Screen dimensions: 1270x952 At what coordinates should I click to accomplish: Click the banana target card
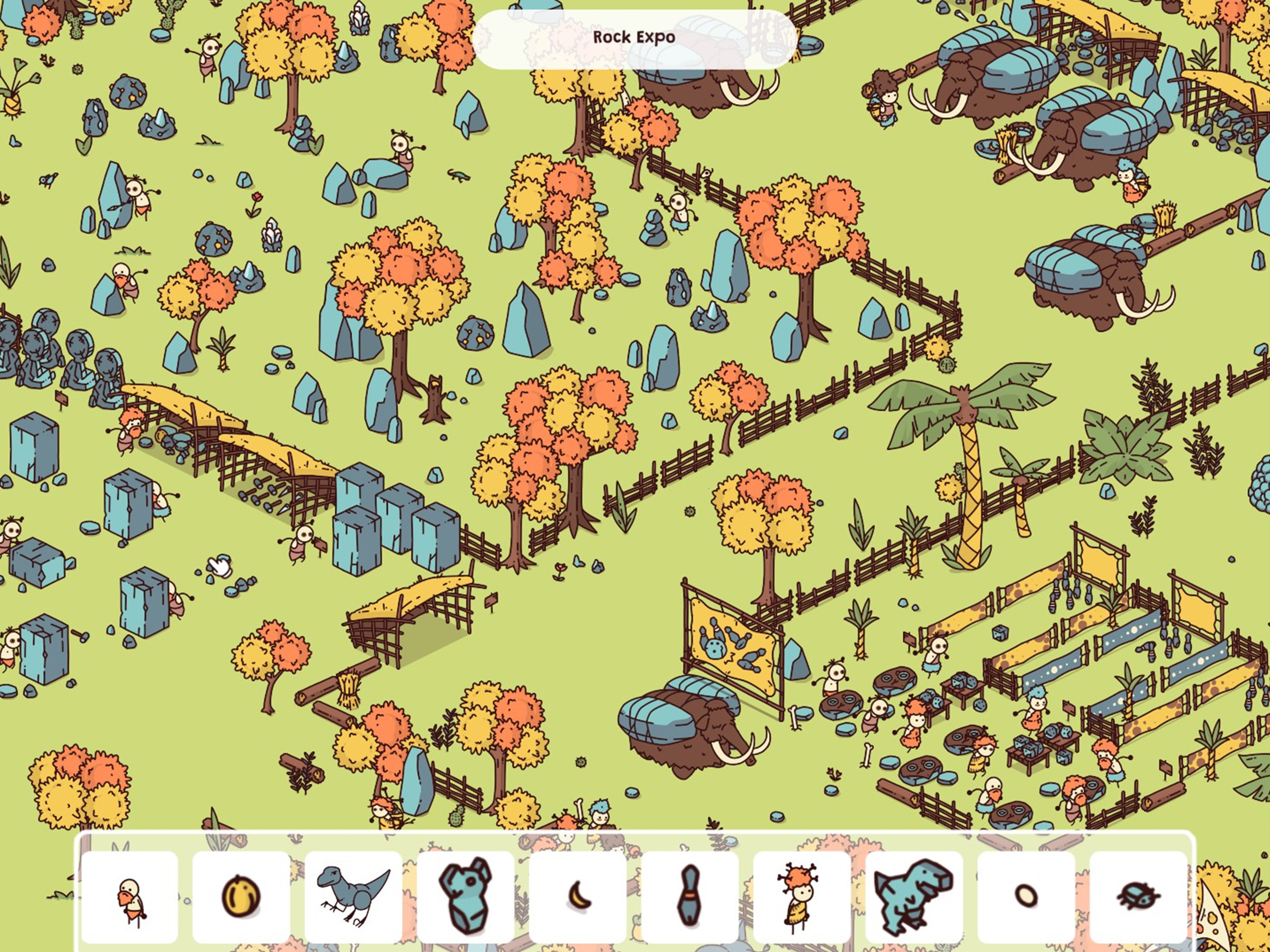pyautogui.click(x=577, y=896)
